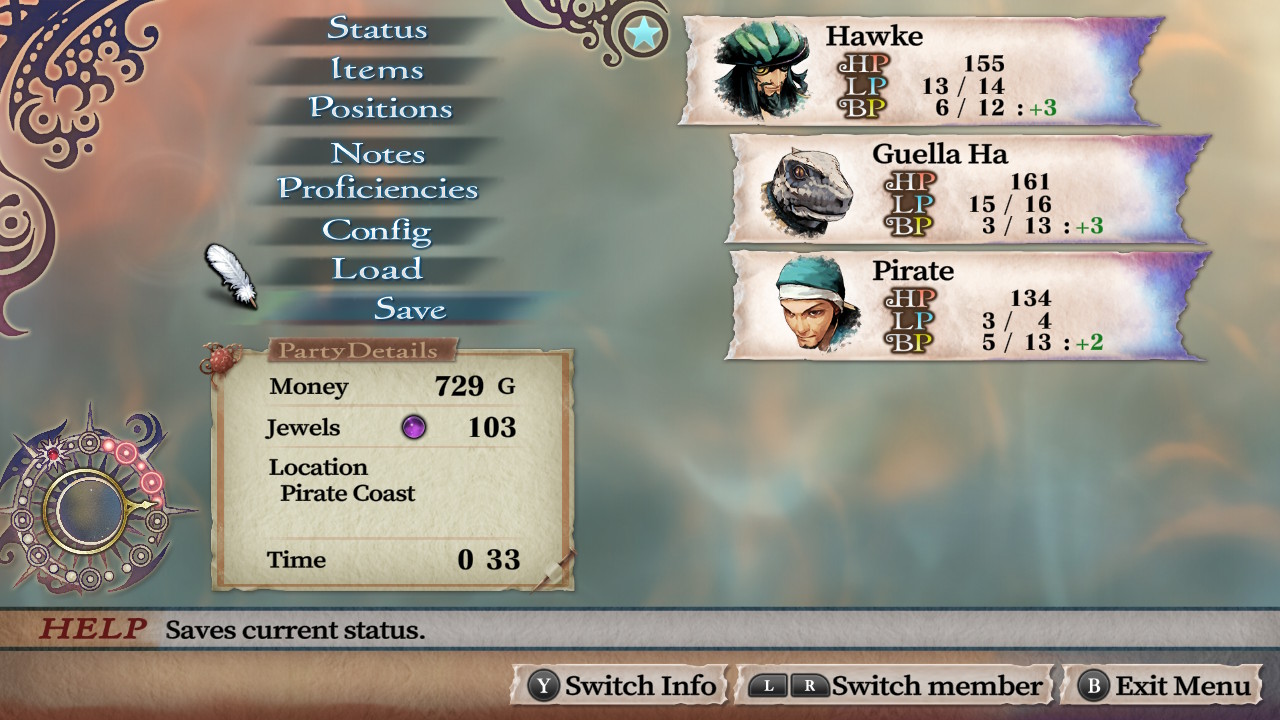Select Hawke's party member card
Screen dimensions: 1280x720
tap(920, 70)
